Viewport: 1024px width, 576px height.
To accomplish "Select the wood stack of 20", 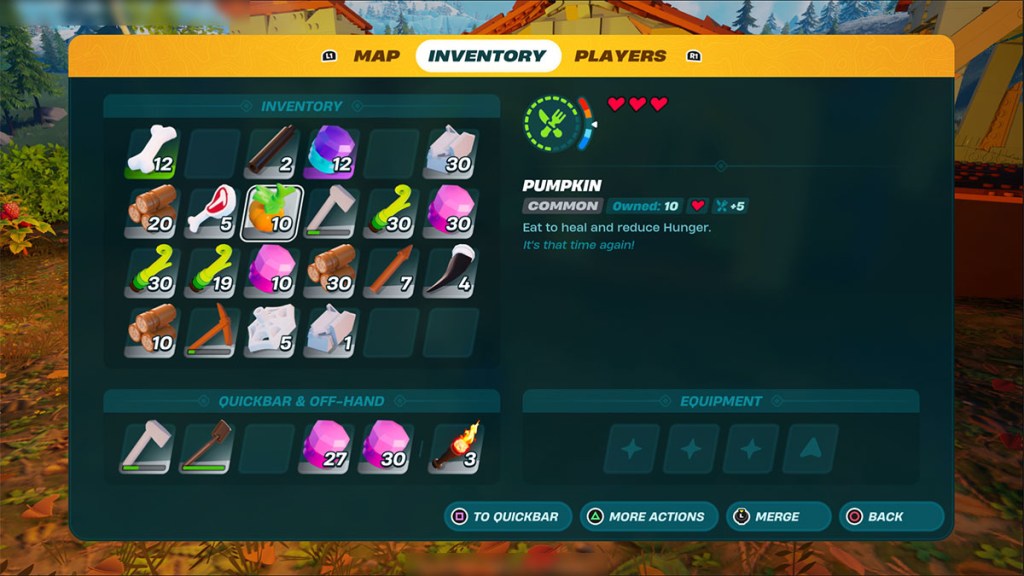I will pyautogui.click(x=152, y=212).
